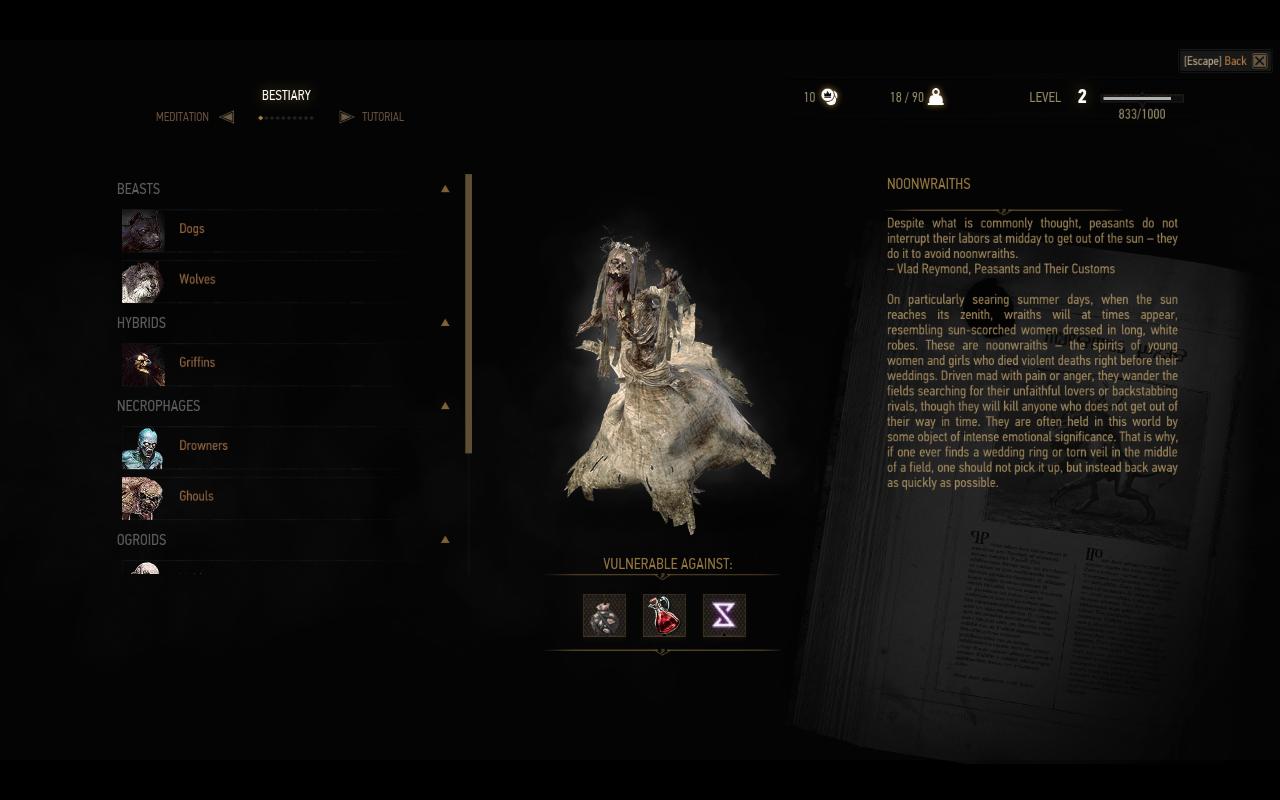Screen dimensions: 1280x800
Task: Go to the Tutorial panel with right arrow
Action: [x=346, y=117]
